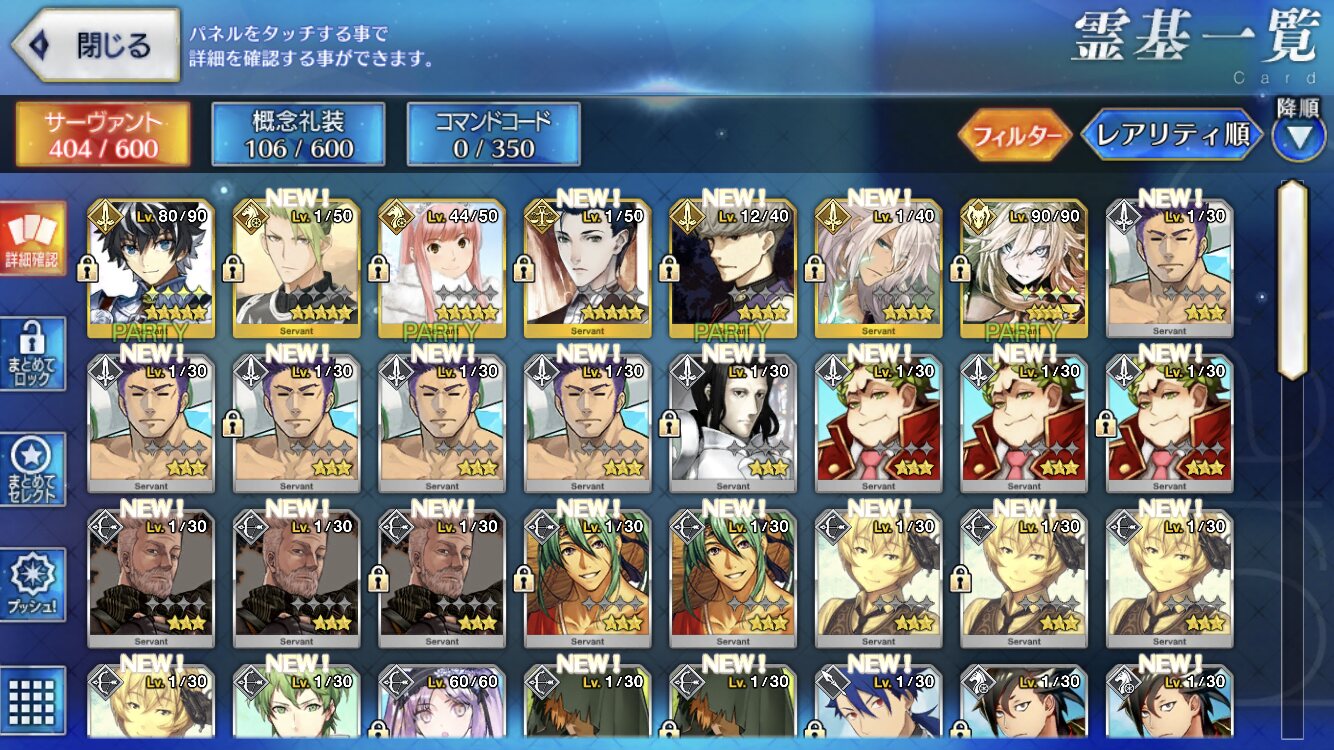This screenshot has height=750, width=1334.
Task: Select the Lv. 80/90 black-haired servant card
Action: point(151,268)
